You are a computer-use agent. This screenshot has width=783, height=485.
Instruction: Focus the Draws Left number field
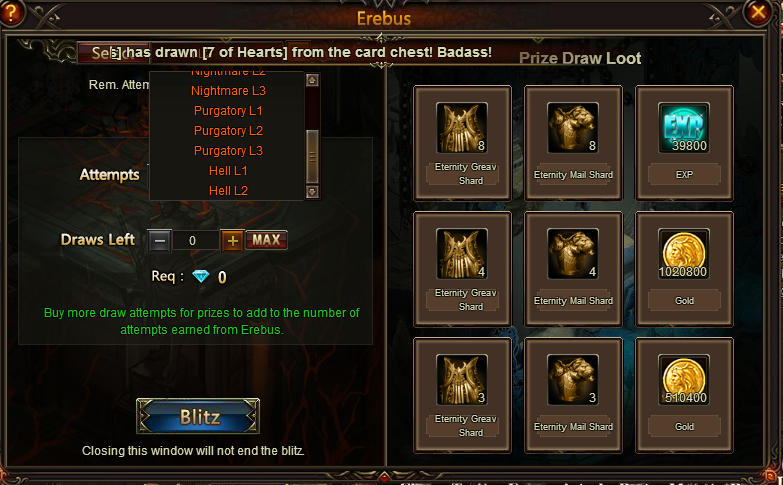coord(196,240)
